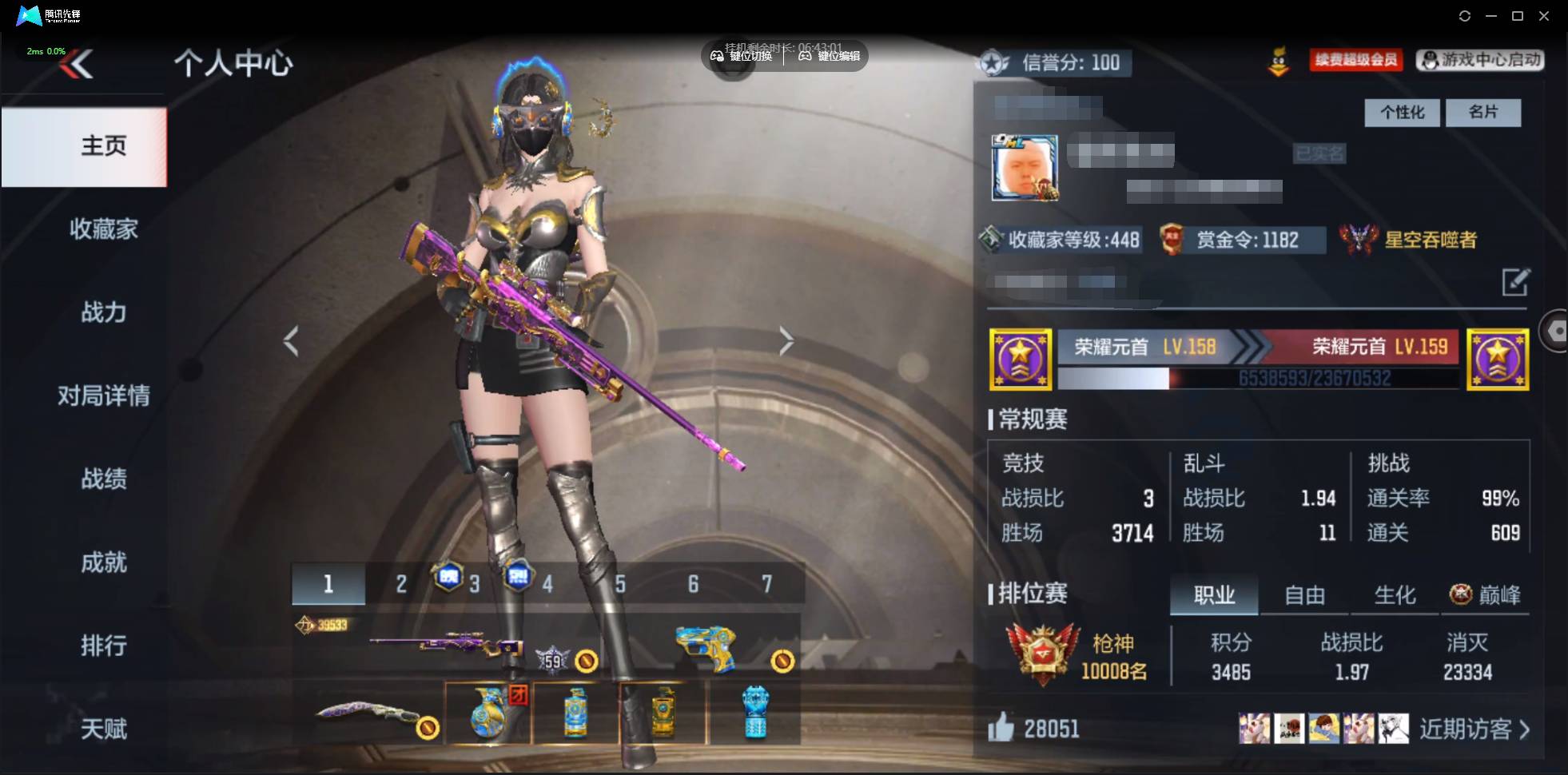Viewport: 1568px width, 775px height.
Task: Switch to weapon loadout tab 3
Action: click(x=475, y=584)
